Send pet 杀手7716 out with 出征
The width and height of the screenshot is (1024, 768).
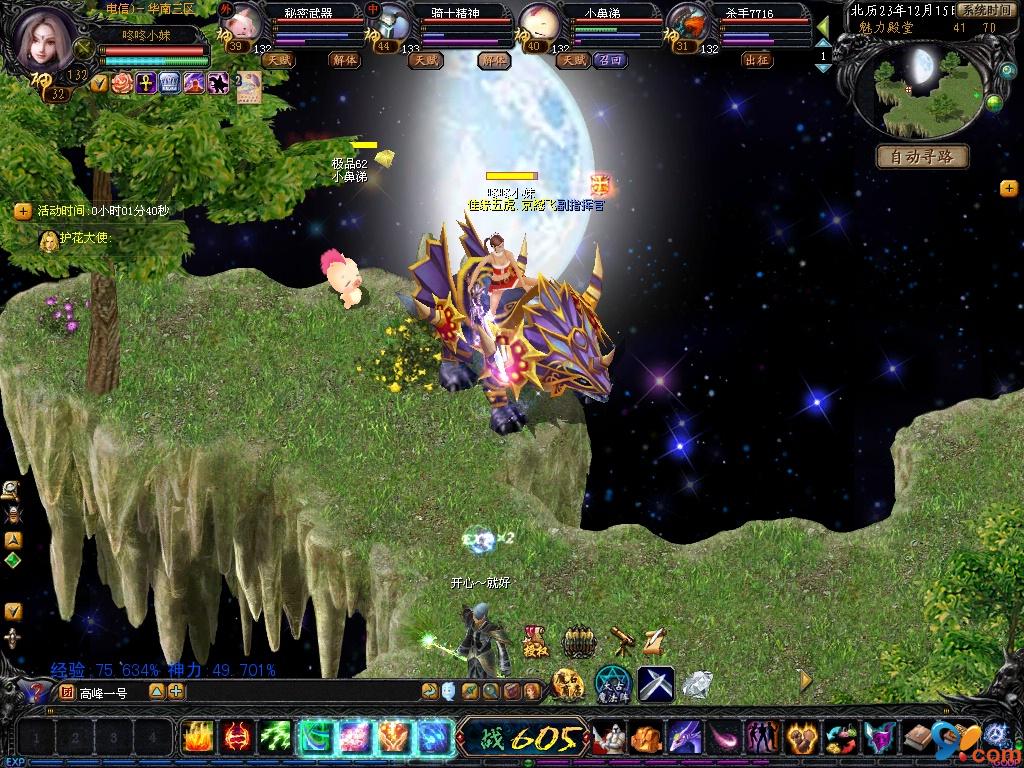click(x=757, y=60)
